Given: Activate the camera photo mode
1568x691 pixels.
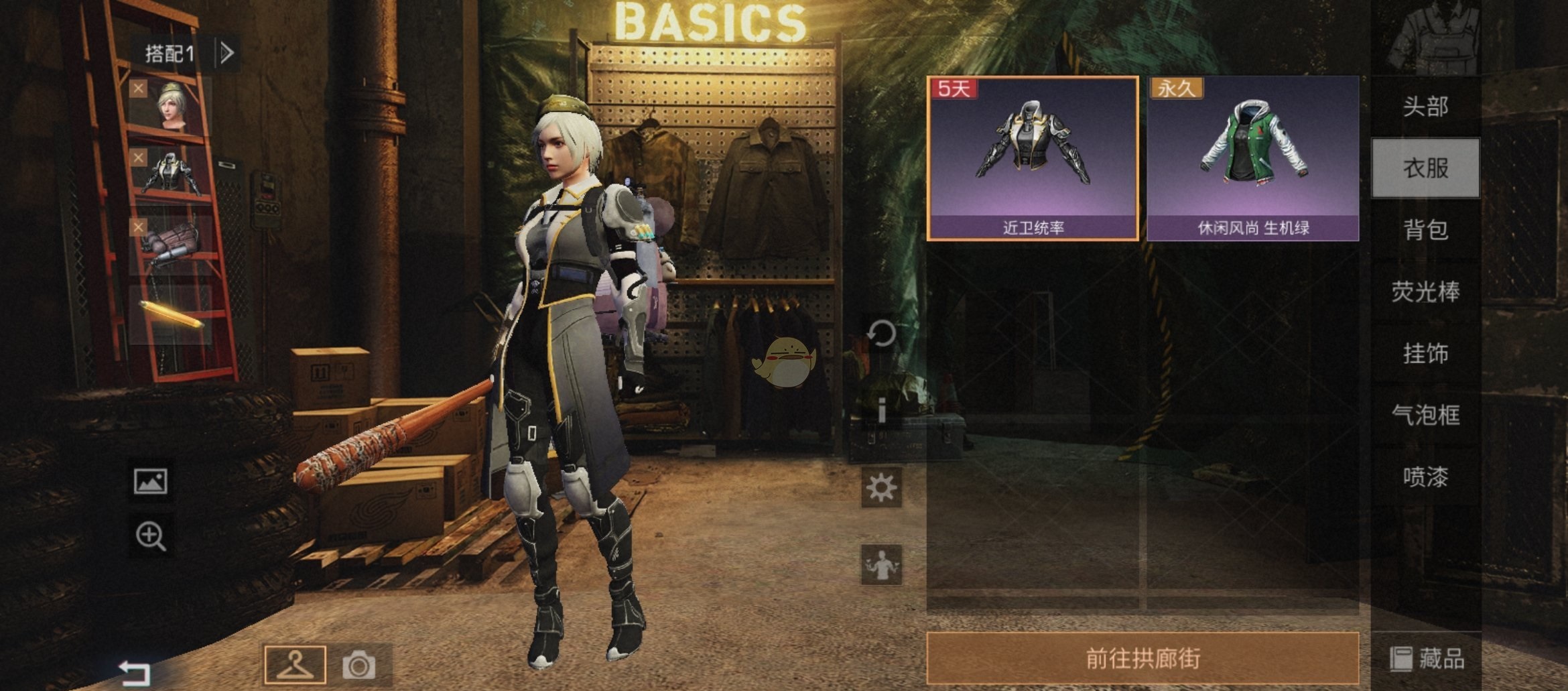Looking at the screenshot, I should click(359, 665).
